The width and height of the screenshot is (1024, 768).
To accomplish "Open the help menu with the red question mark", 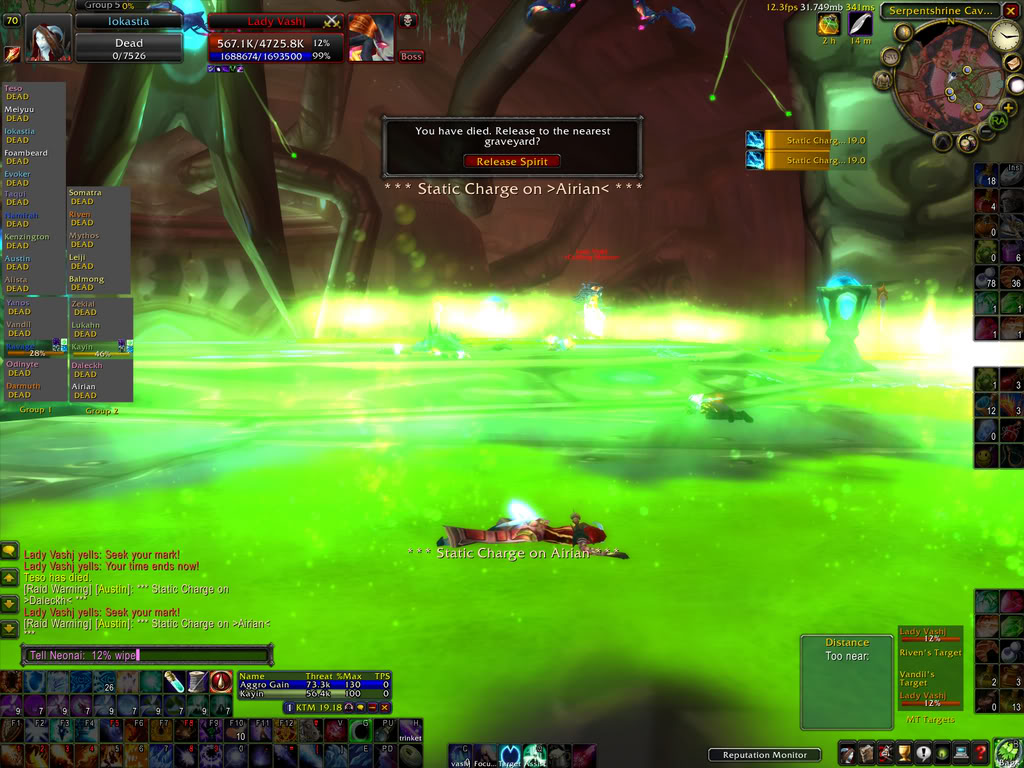I will 982,752.
